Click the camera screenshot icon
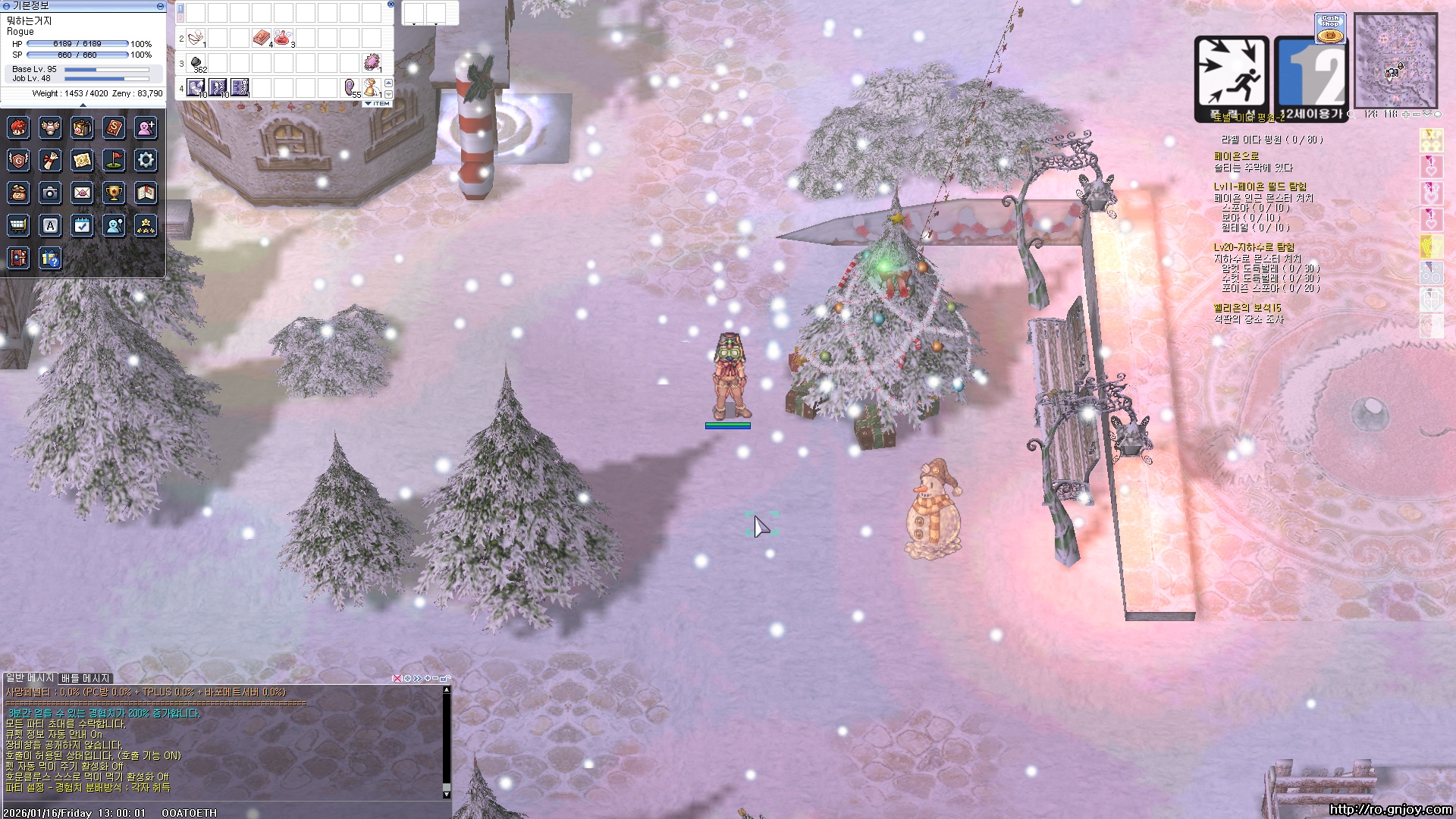The width and height of the screenshot is (1456, 819). pos(50,193)
